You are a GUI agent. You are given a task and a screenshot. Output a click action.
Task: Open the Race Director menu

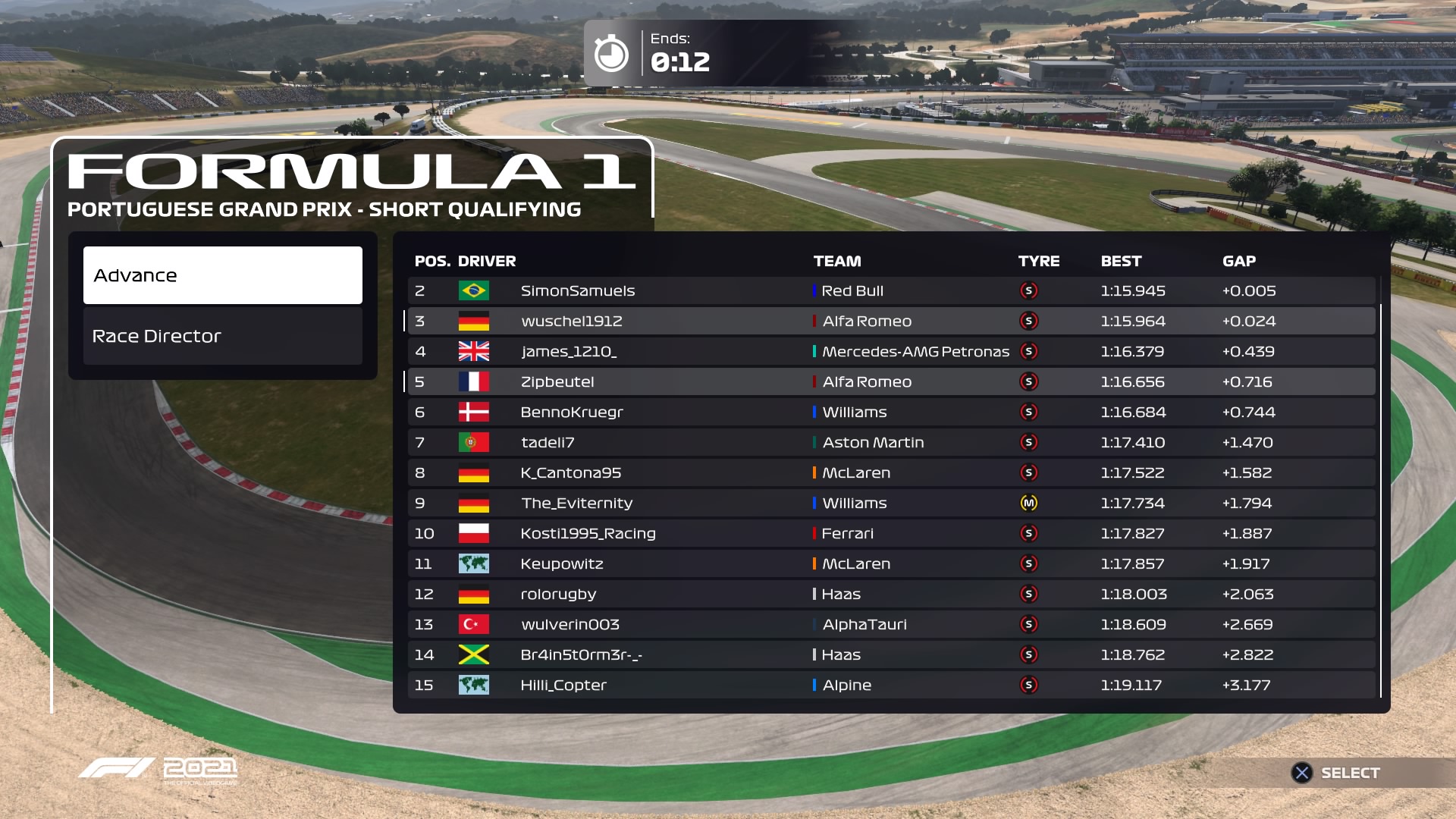222,336
